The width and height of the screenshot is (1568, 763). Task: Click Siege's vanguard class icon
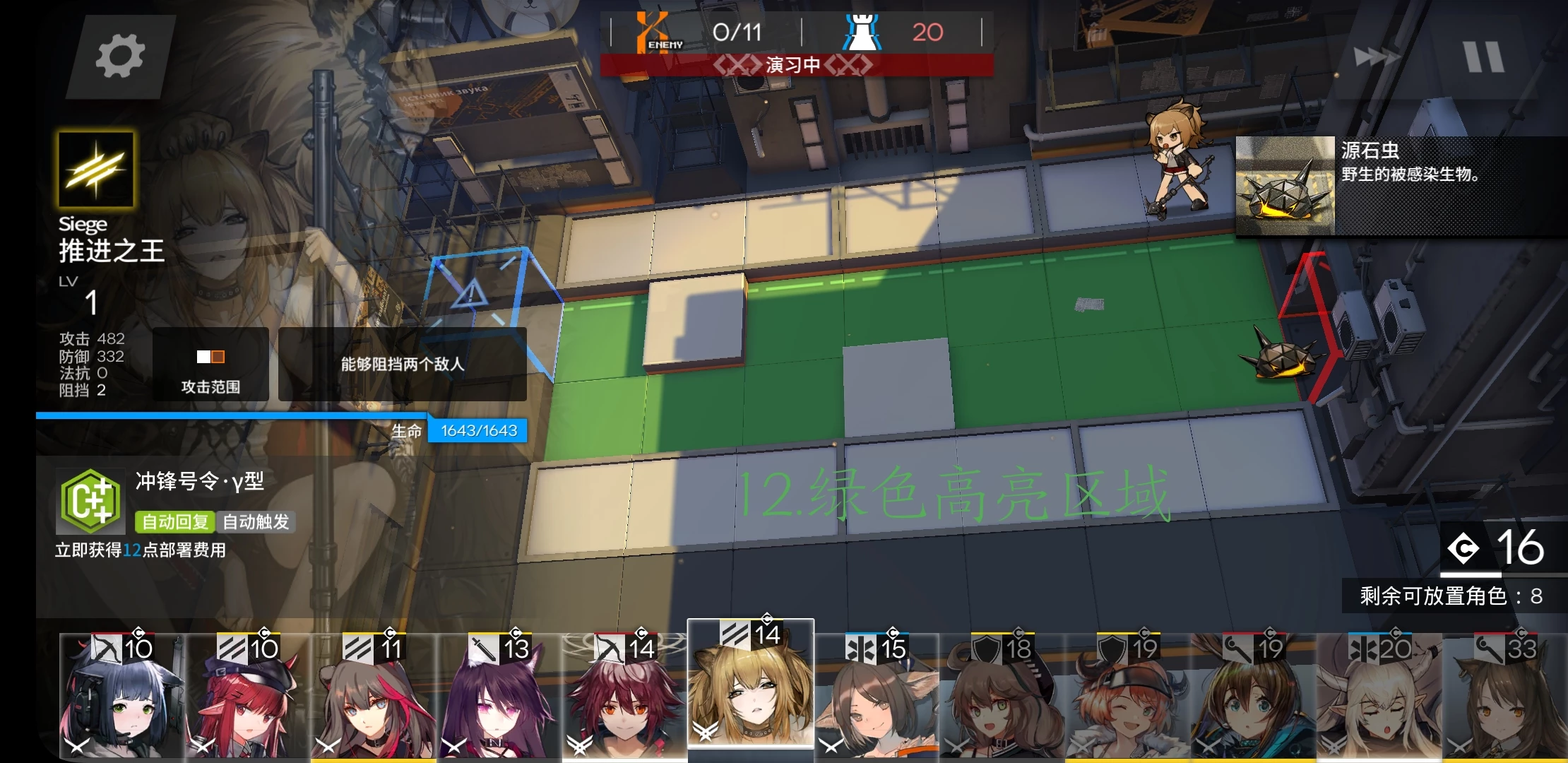[x=95, y=170]
